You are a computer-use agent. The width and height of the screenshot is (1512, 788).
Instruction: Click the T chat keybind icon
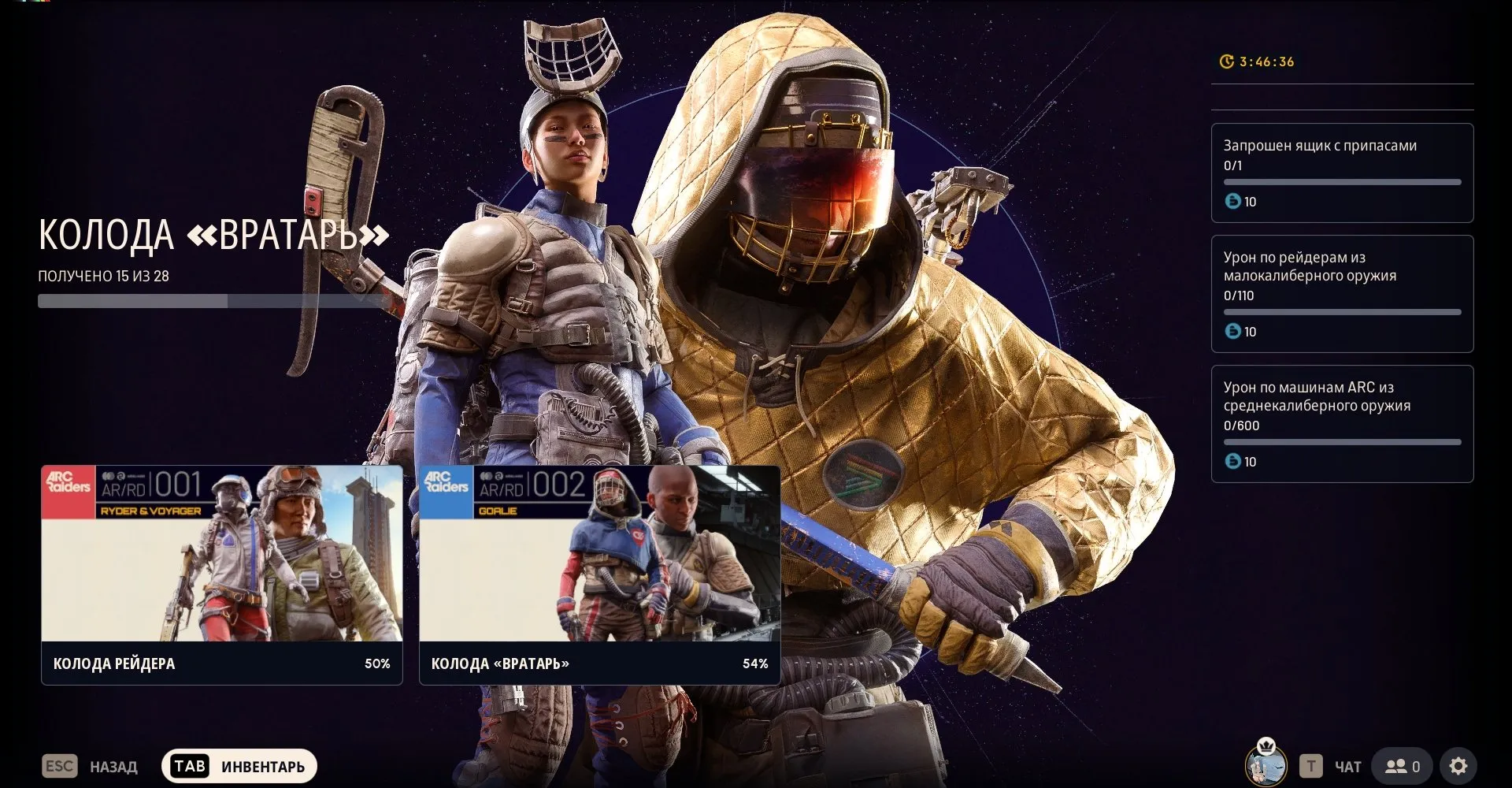click(1312, 765)
